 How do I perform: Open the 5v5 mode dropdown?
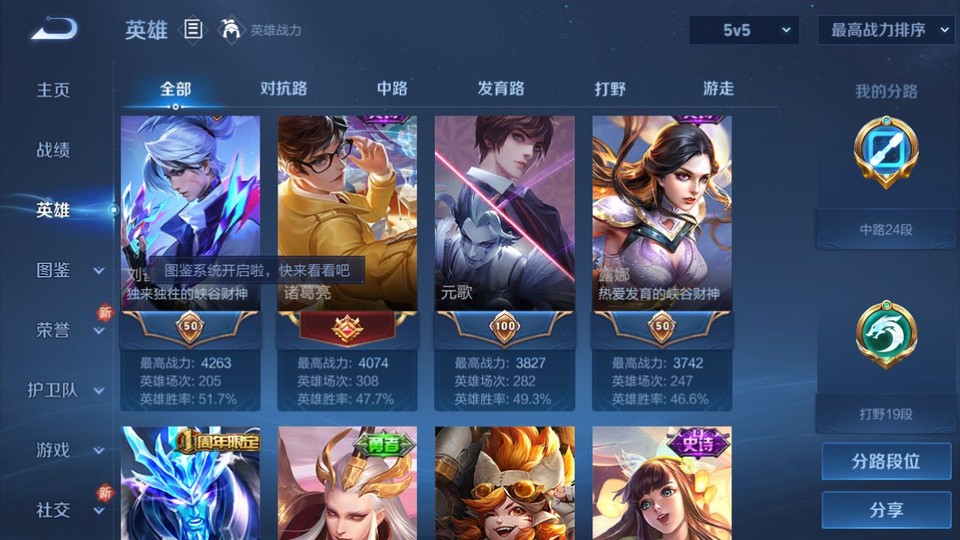click(x=743, y=30)
